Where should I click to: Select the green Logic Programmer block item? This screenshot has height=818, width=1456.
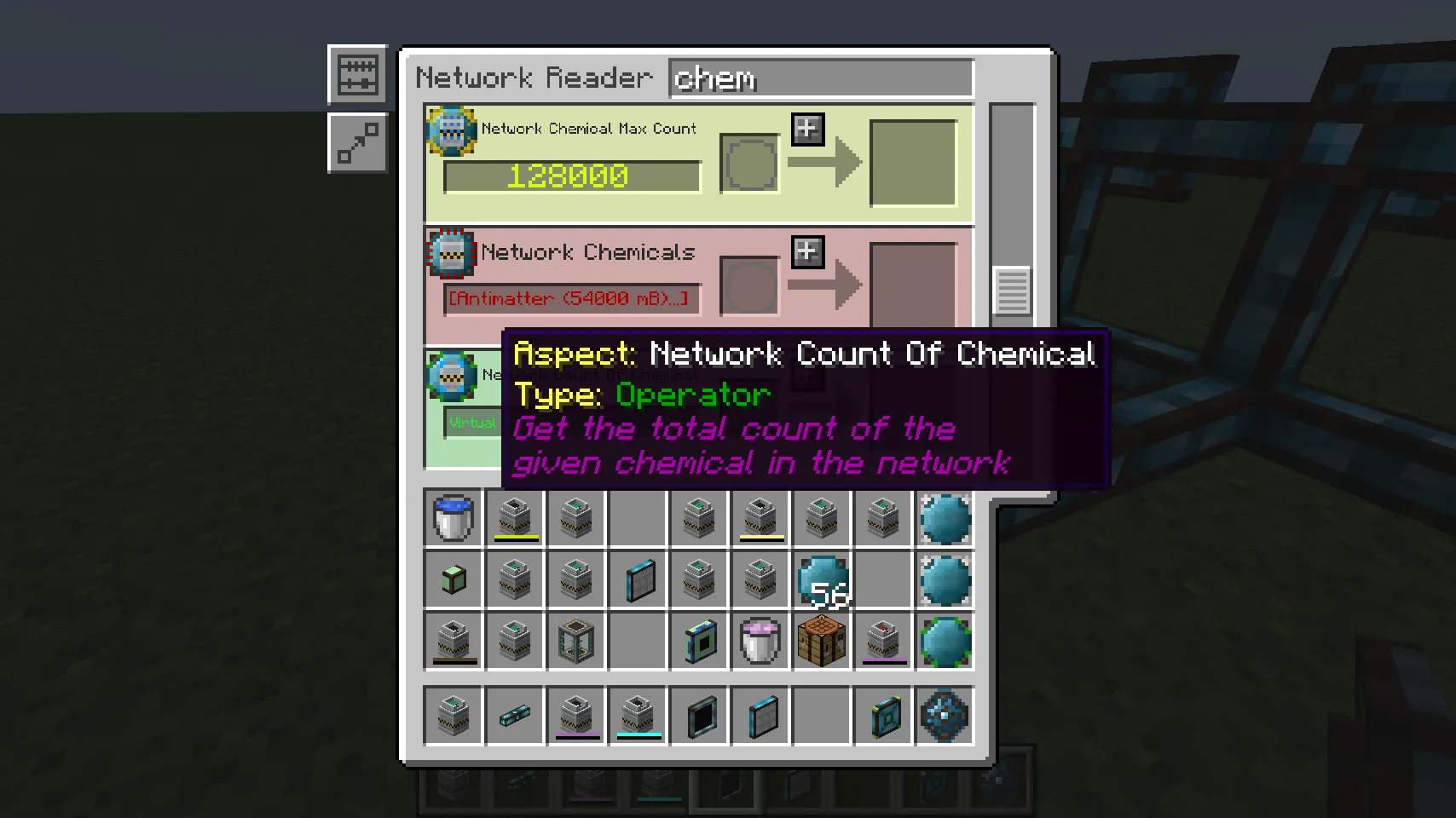453,580
